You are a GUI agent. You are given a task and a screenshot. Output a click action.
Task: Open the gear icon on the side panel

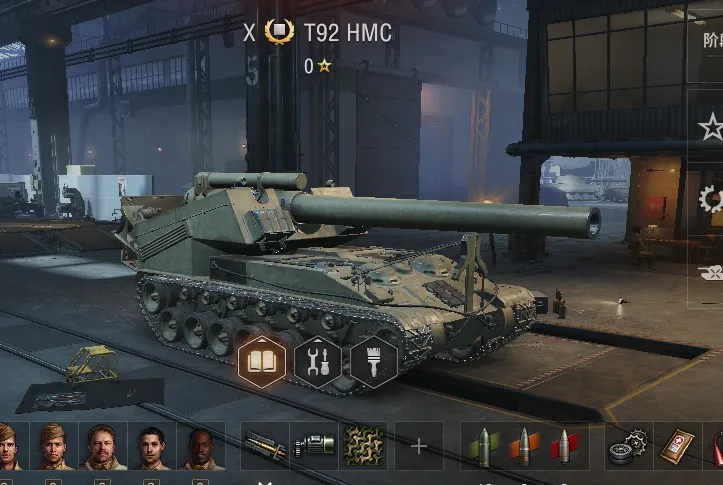(x=712, y=198)
